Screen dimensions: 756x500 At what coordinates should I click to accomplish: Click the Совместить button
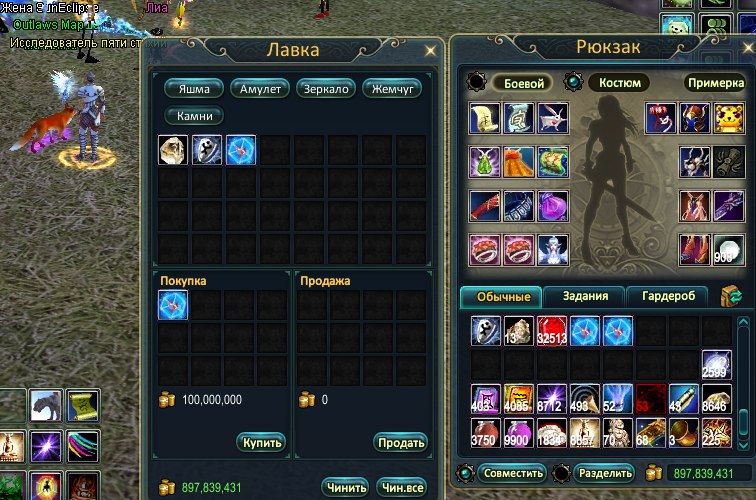pos(512,473)
